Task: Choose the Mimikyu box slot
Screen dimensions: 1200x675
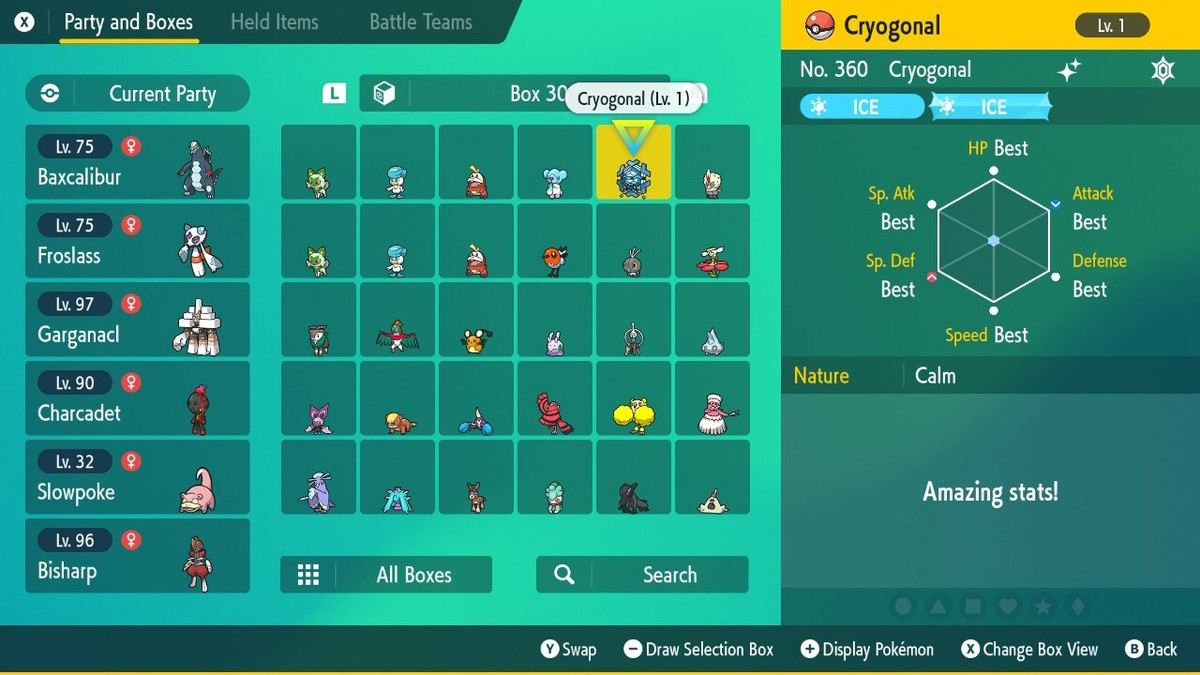Action: (x=712, y=477)
